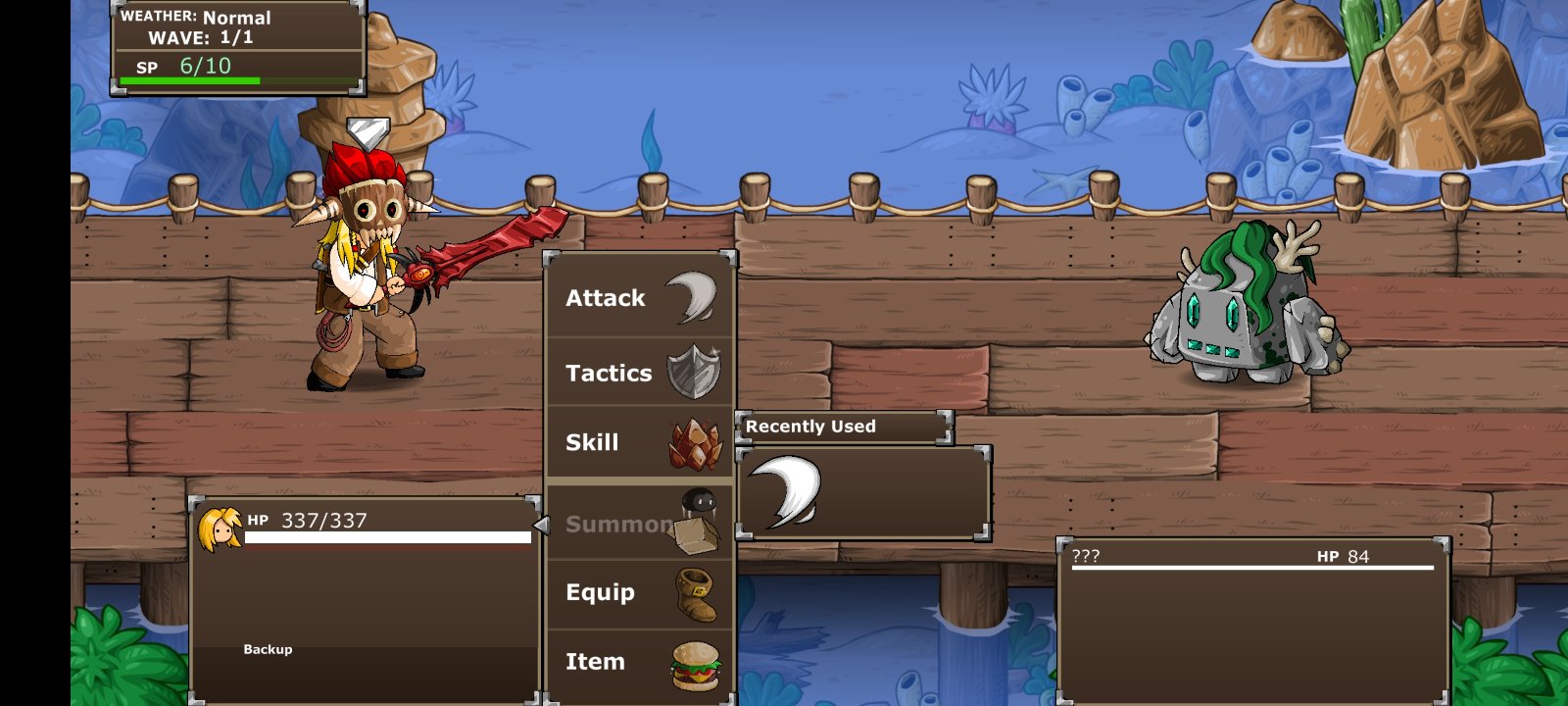Choose the Attack command
The width and height of the screenshot is (1568, 706).
pyautogui.click(x=640, y=298)
